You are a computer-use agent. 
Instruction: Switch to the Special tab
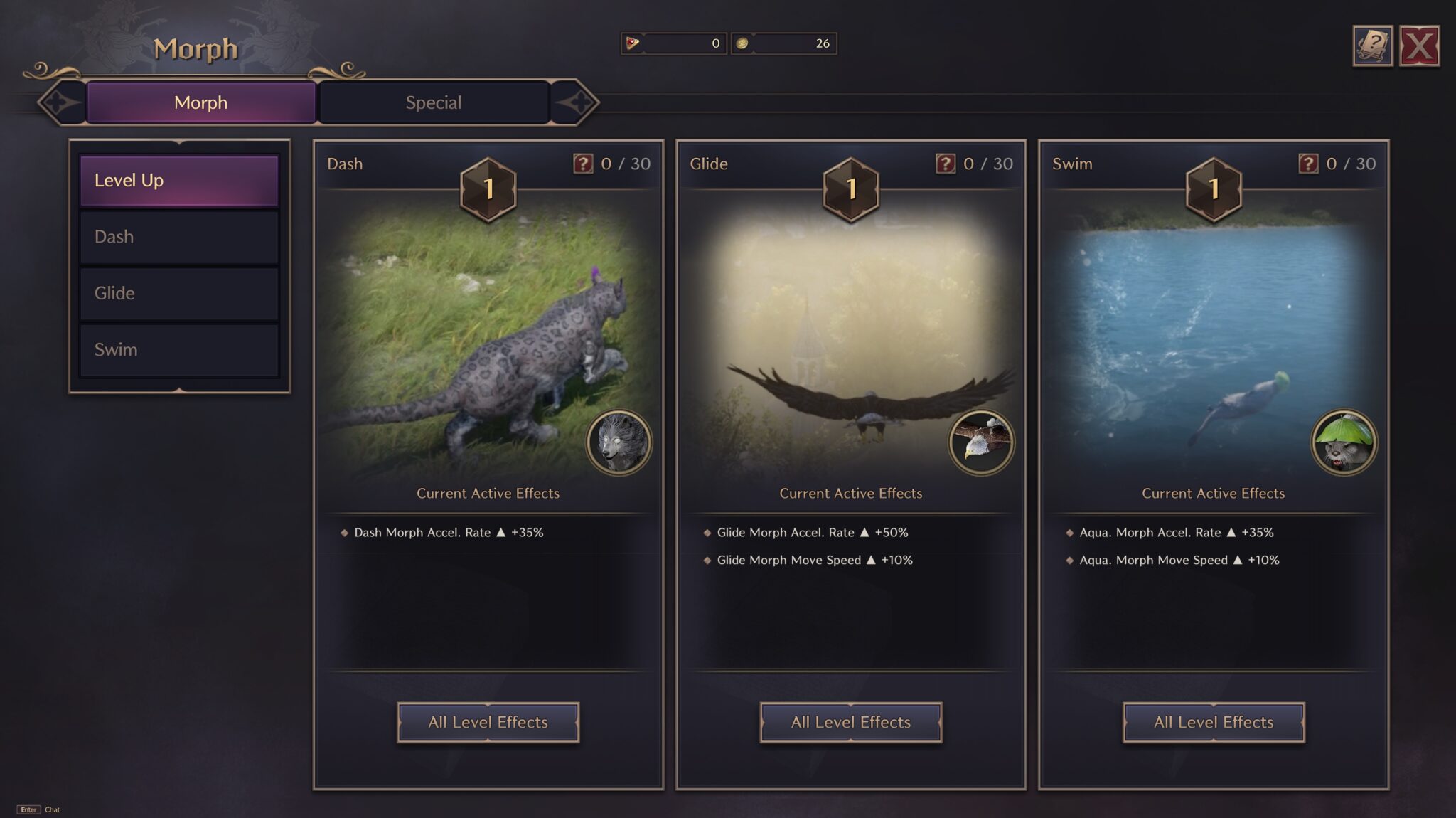pos(434,102)
